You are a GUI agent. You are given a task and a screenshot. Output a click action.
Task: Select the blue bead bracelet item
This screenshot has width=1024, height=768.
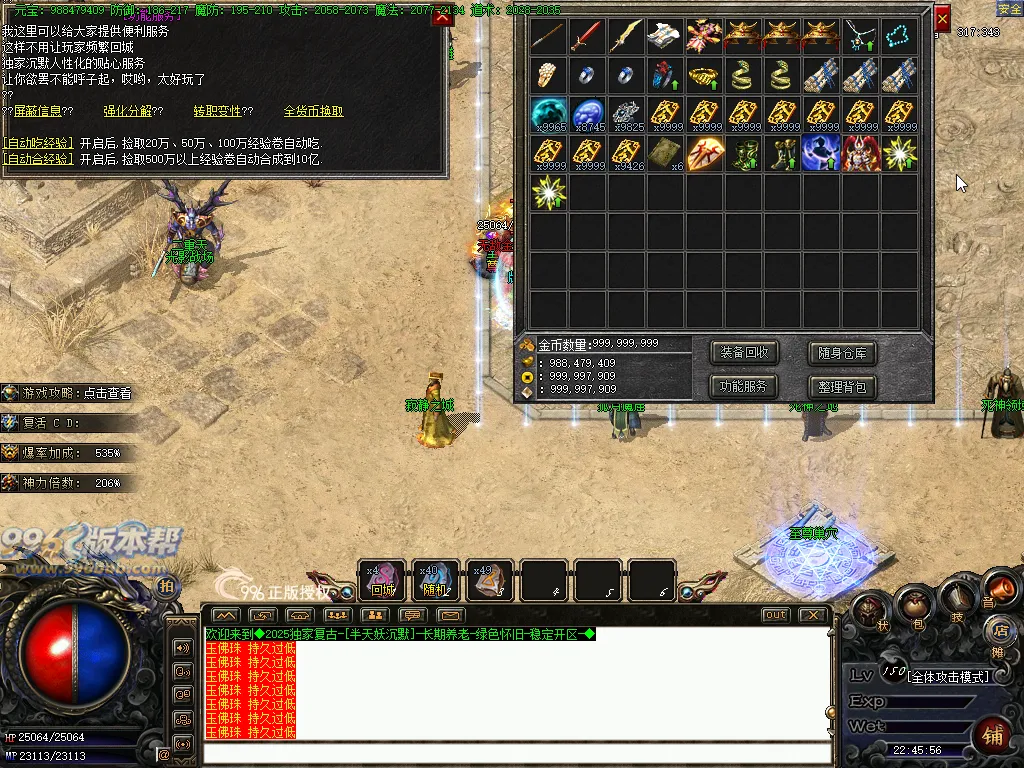[899, 37]
